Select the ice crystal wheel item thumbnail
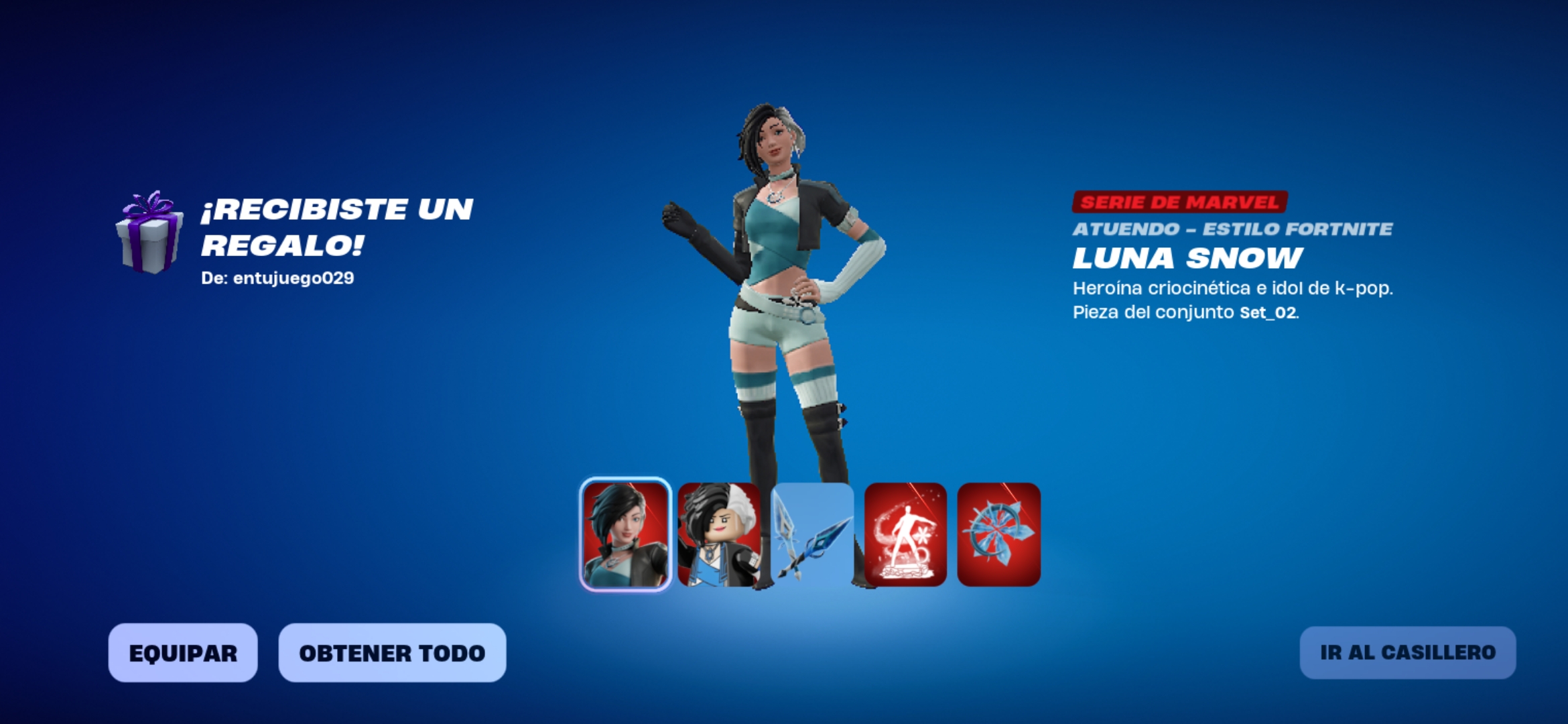 pyautogui.click(x=998, y=534)
